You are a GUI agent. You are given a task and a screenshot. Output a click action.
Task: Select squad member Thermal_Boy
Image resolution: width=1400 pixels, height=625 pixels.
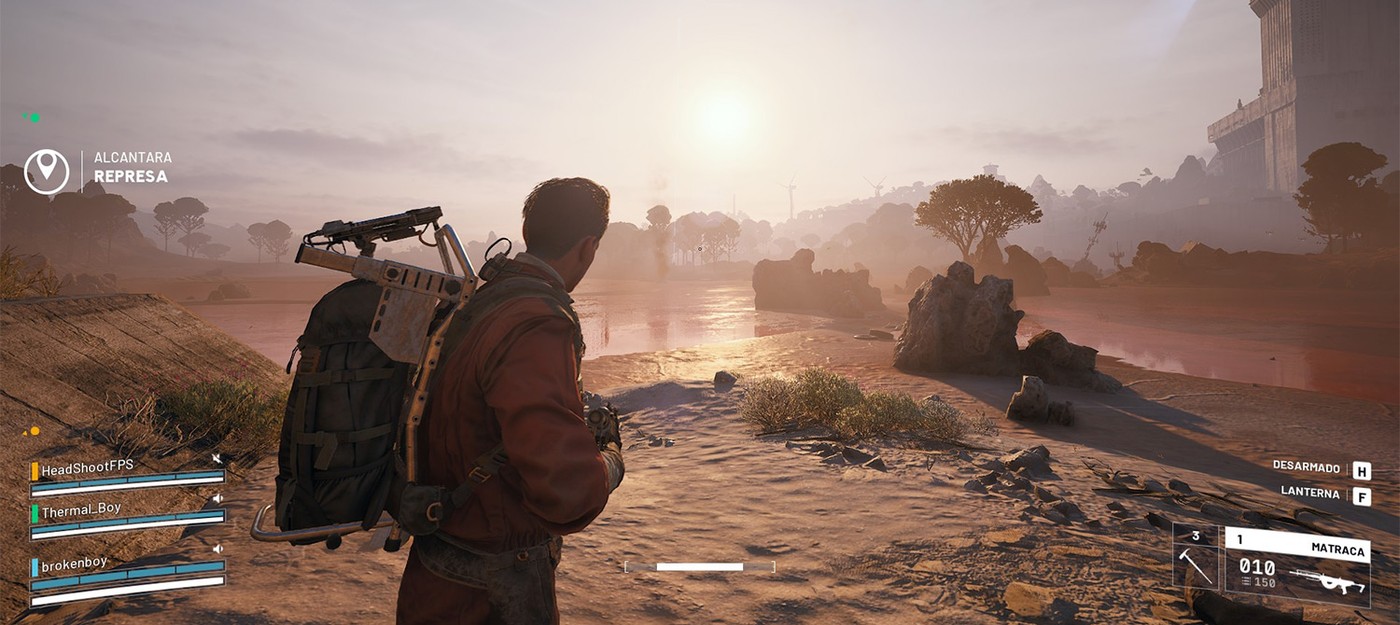coord(81,509)
